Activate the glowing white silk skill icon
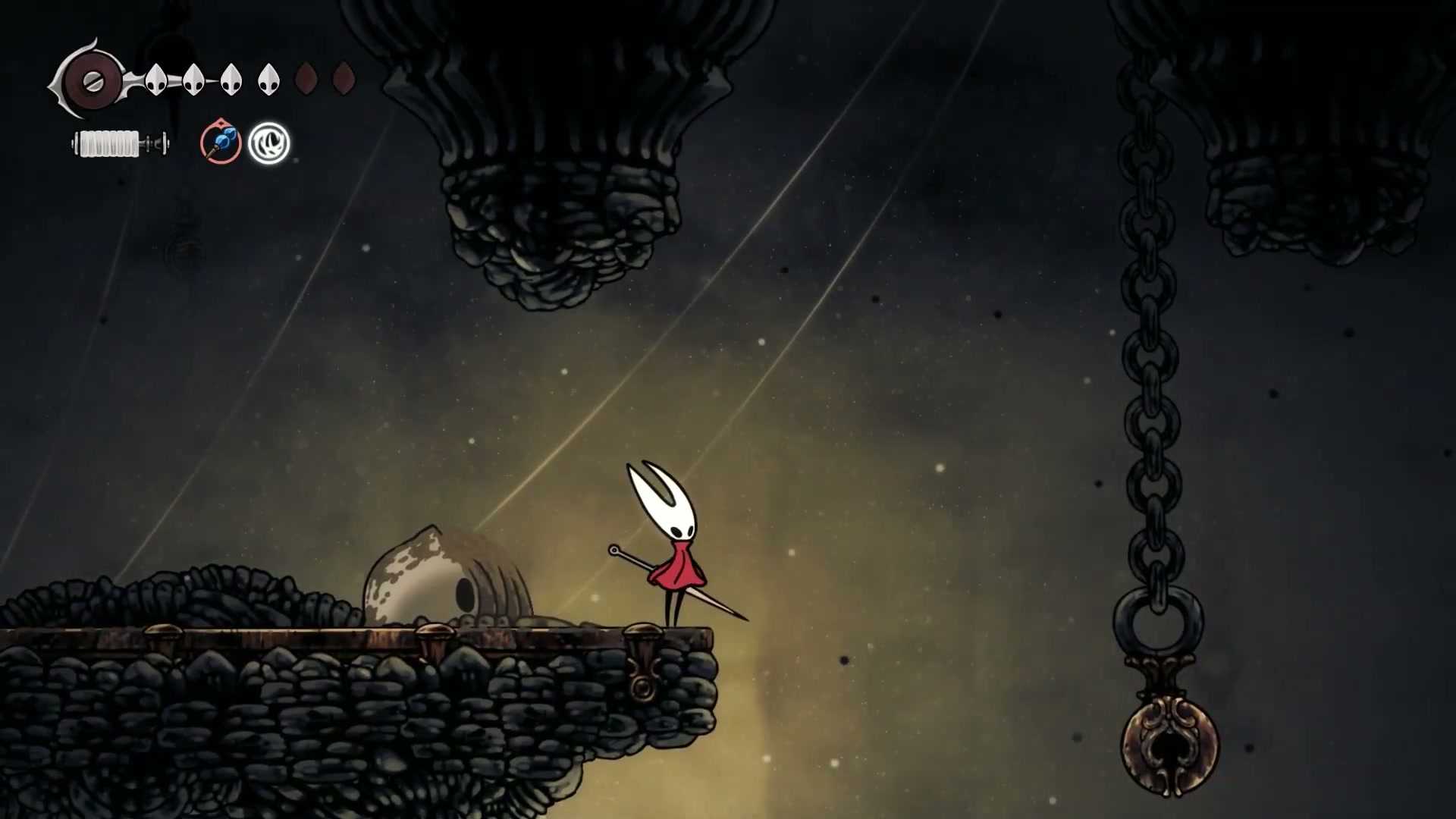The width and height of the screenshot is (1456, 819). pos(269,143)
